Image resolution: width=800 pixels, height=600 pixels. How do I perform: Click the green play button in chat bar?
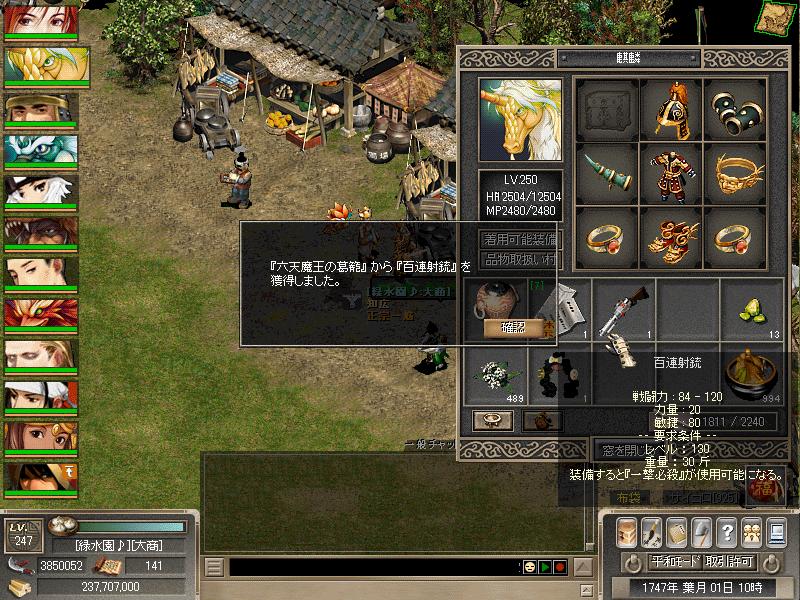[x=544, y=567]
